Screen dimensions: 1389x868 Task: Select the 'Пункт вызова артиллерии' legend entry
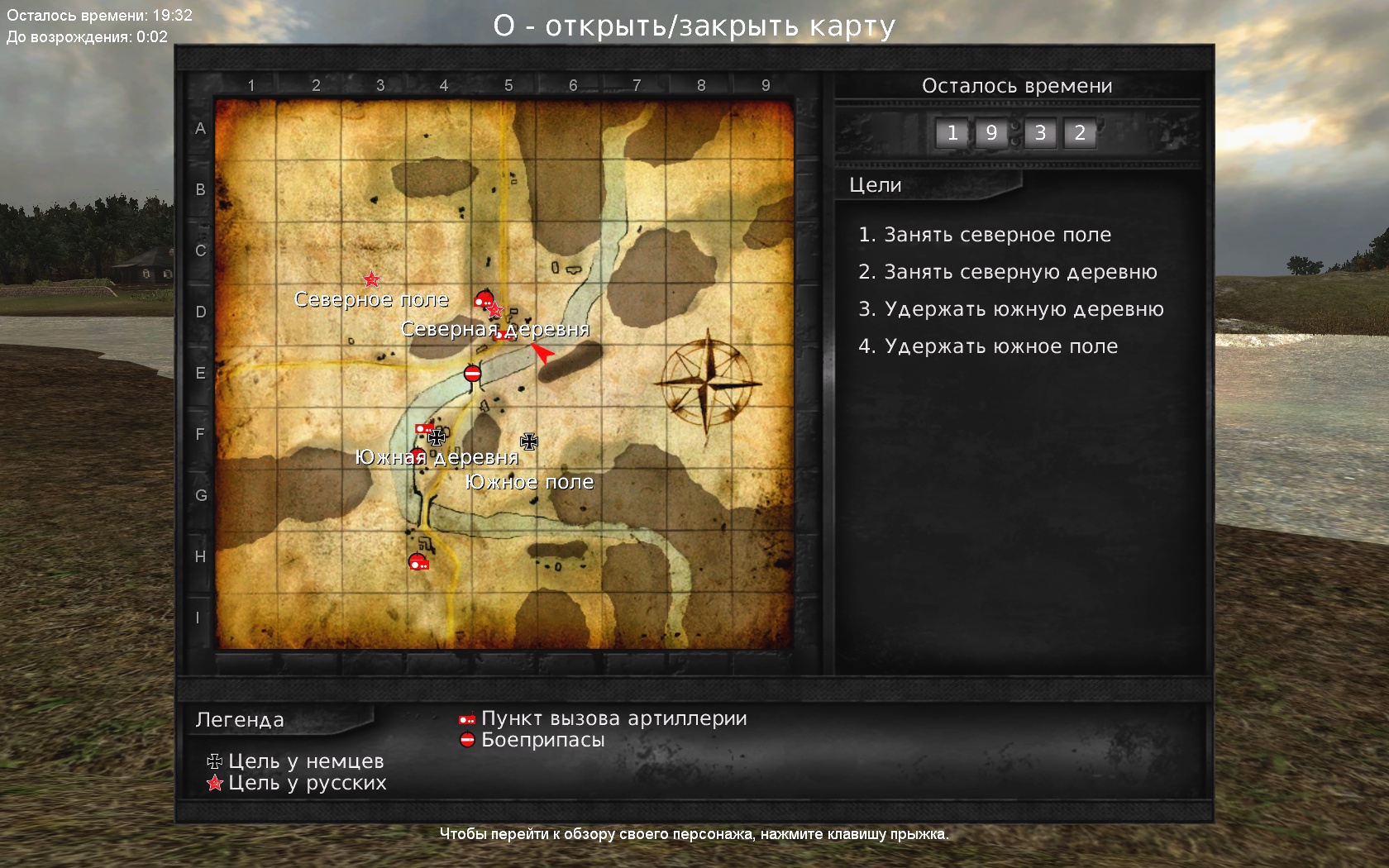pyautogui.click(x=604, y=719)
